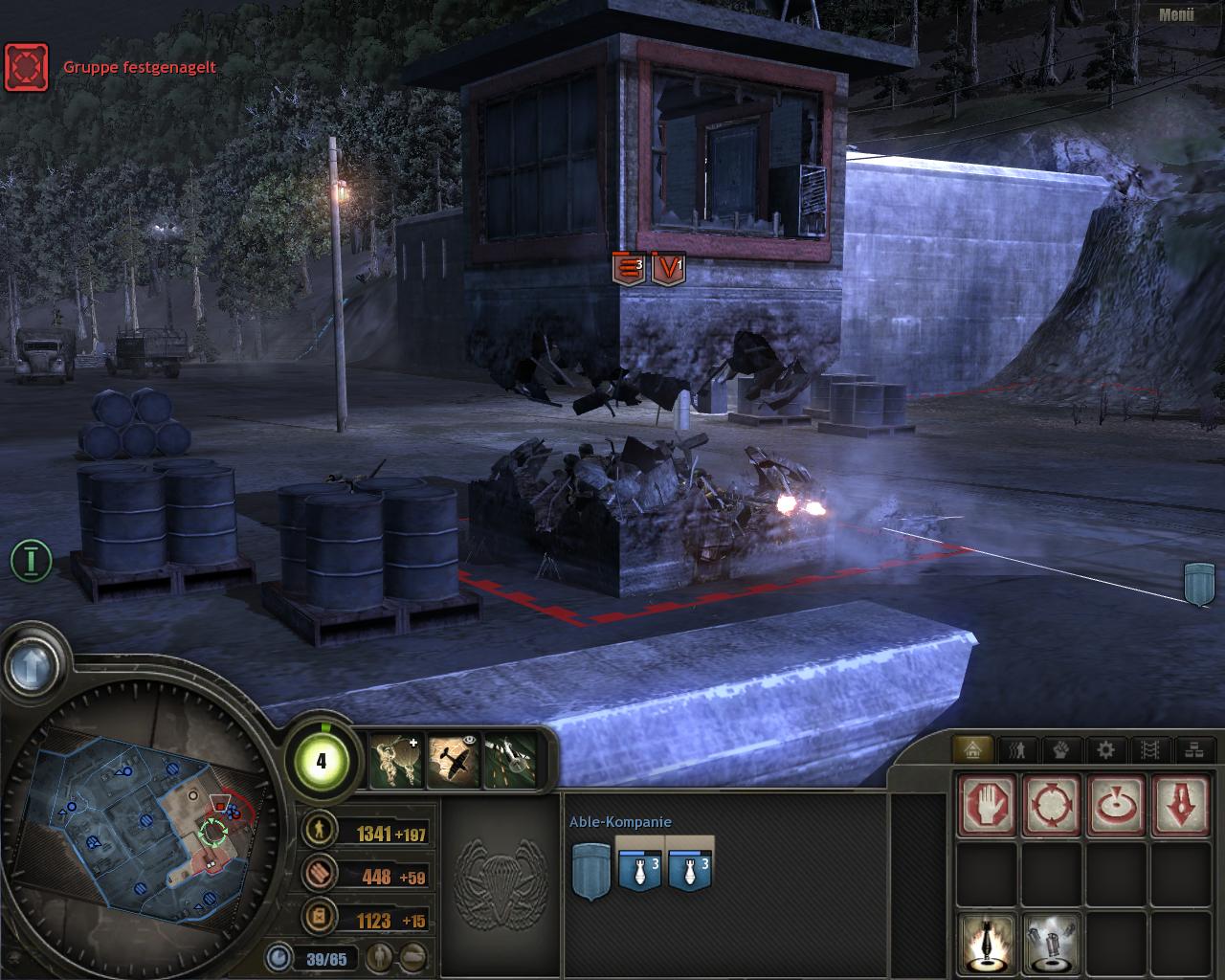Fire the mortar barrage ability
The height and width of the screenshot is (980, 1225).
pyautogui.click(x=987, y=943)
